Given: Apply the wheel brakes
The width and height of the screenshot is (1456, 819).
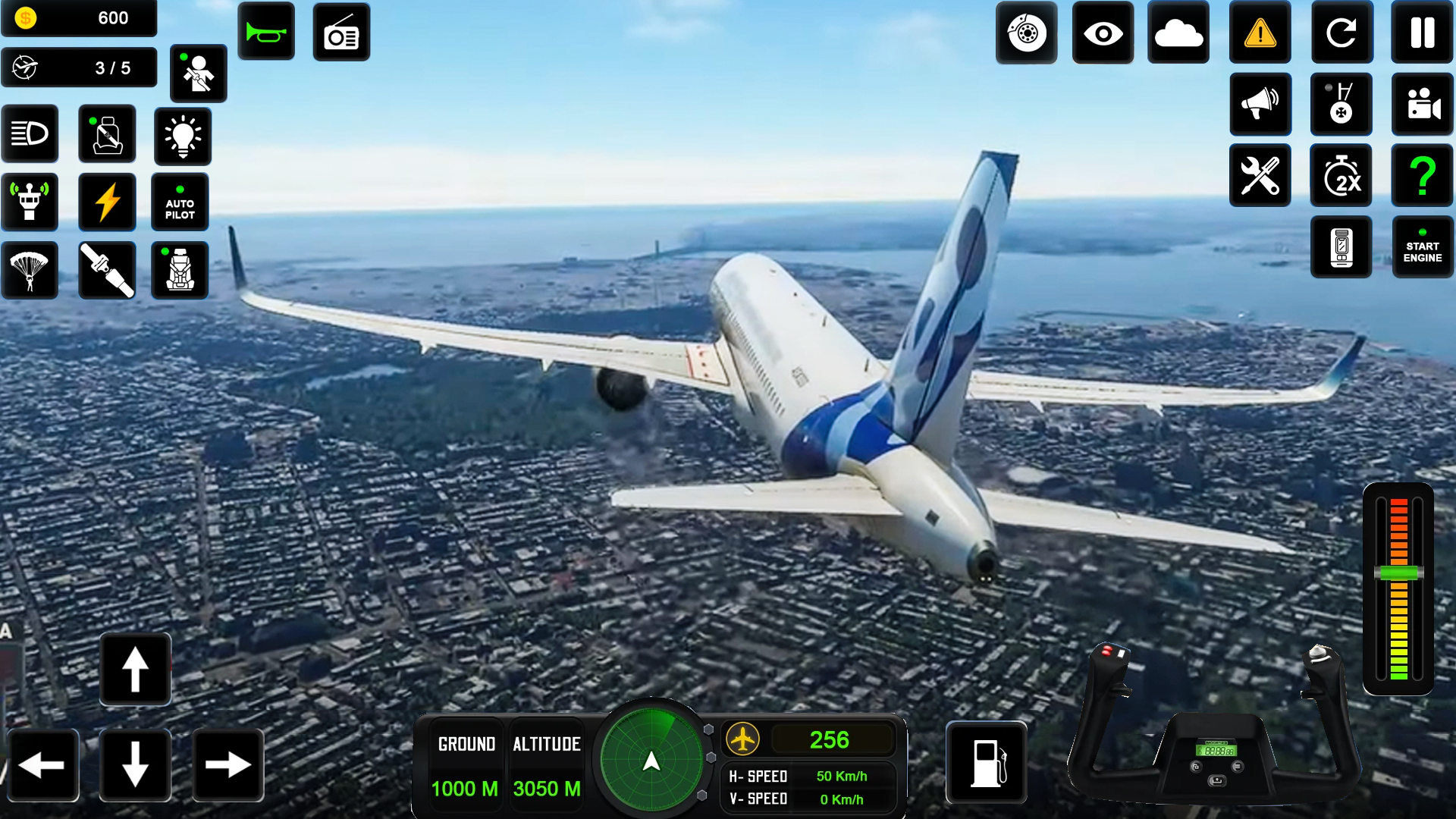Looking at the screenshot, I should tap(1026, 32).
